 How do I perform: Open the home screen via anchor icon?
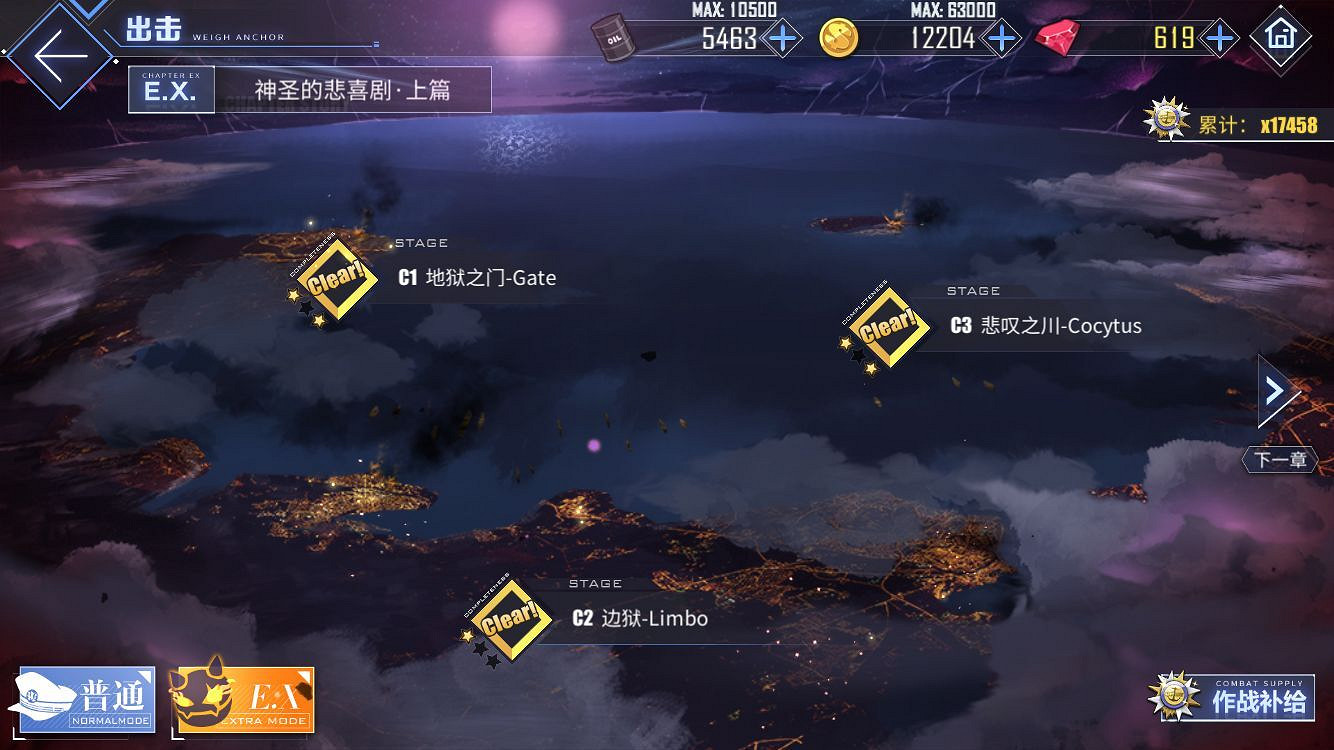pos(1281,40)
